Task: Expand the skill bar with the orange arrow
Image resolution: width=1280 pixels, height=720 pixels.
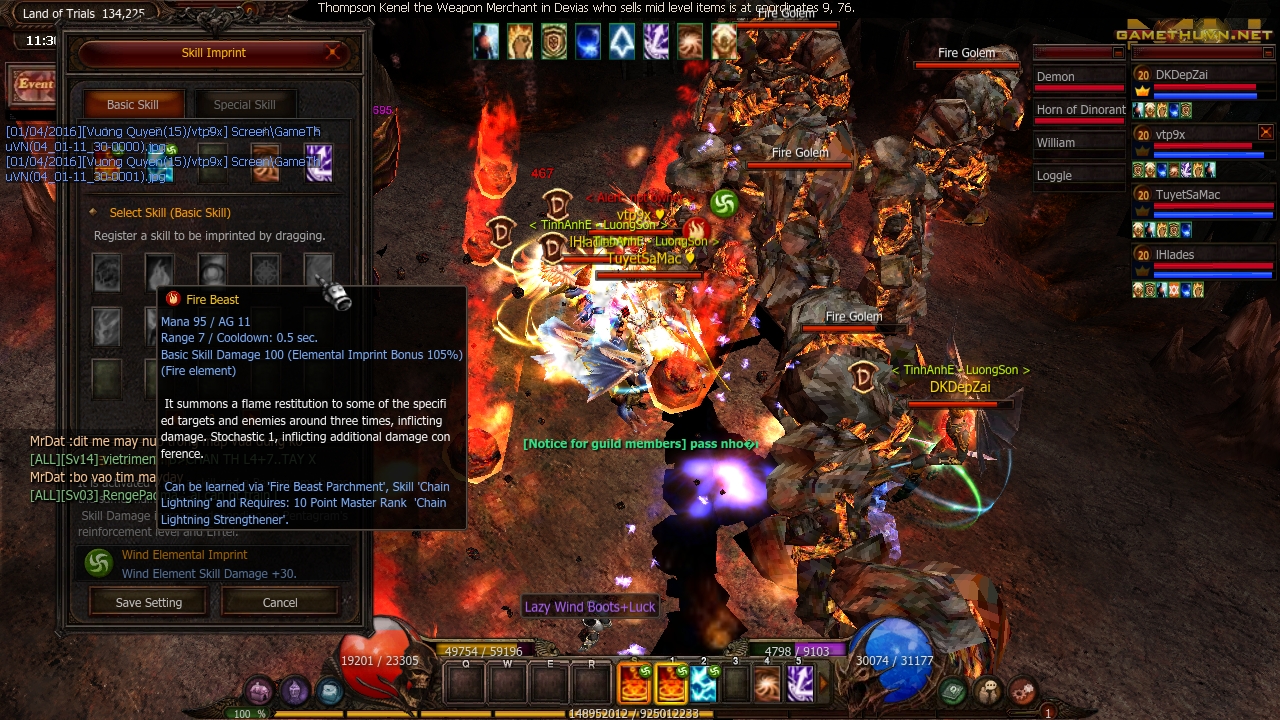Action: (823, 681)
